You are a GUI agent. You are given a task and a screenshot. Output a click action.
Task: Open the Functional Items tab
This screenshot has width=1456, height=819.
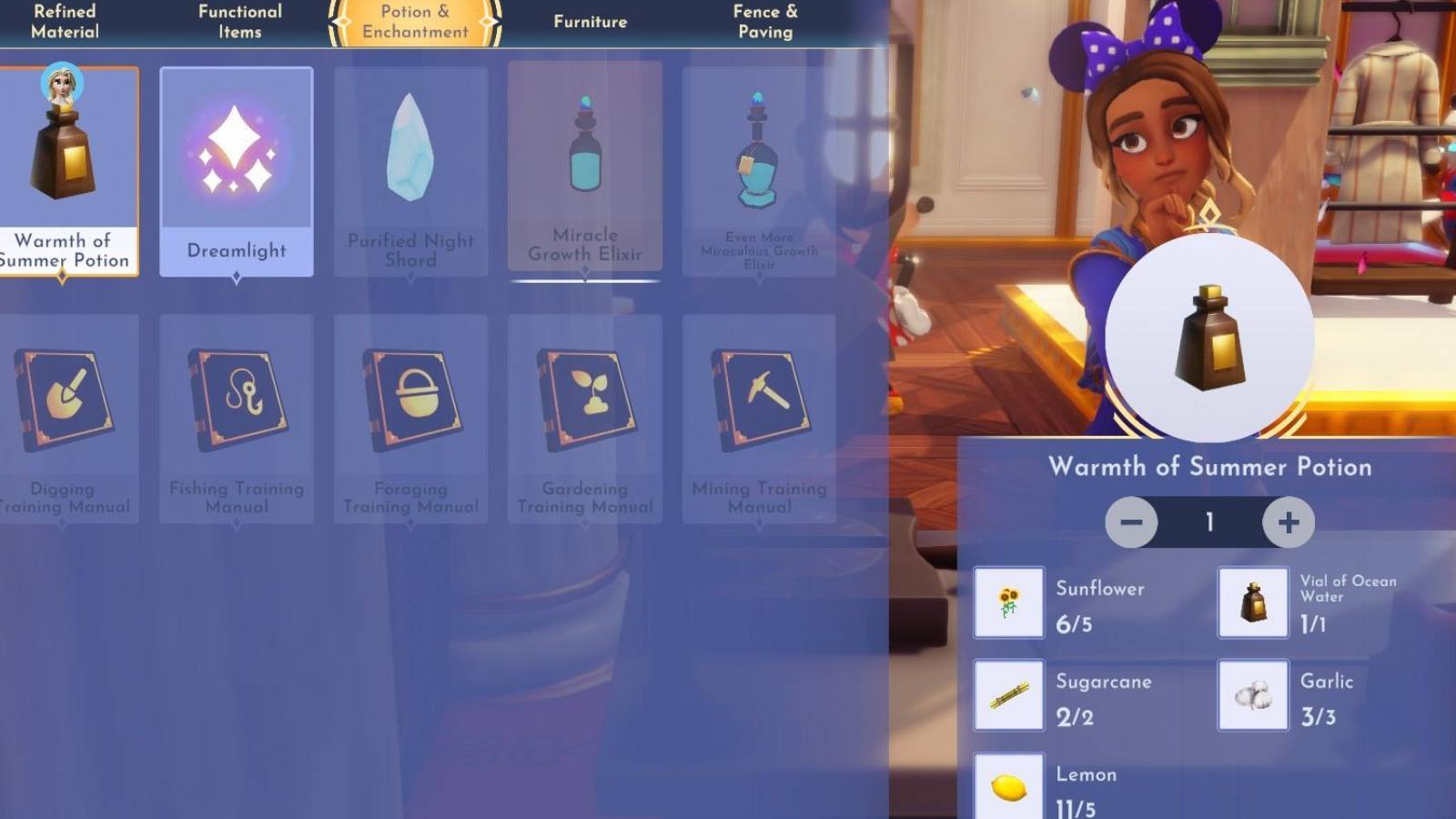pos(239,21)
